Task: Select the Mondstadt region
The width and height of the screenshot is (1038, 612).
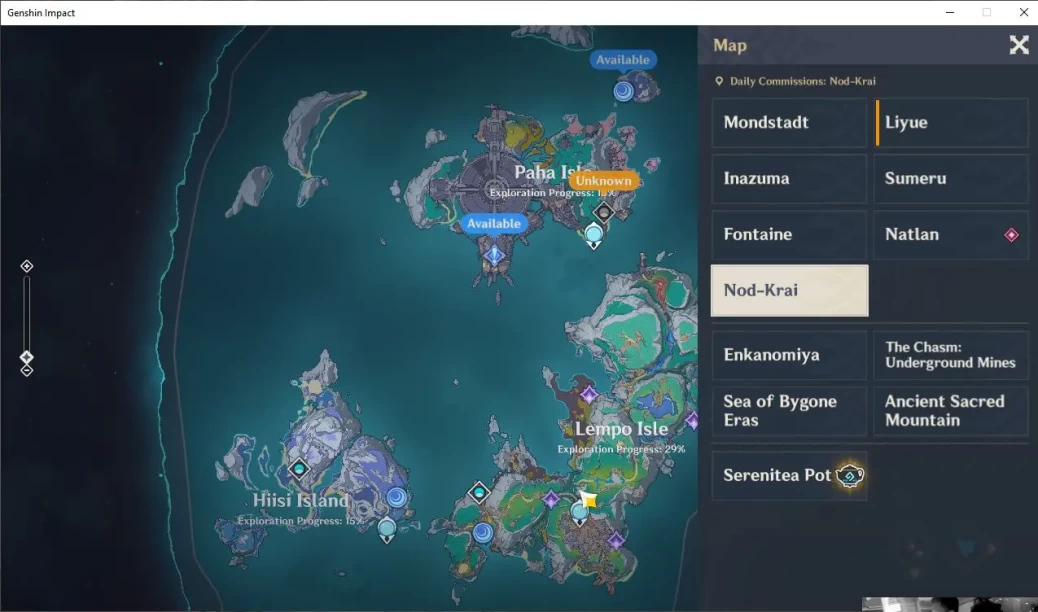Action: point(788,123)
